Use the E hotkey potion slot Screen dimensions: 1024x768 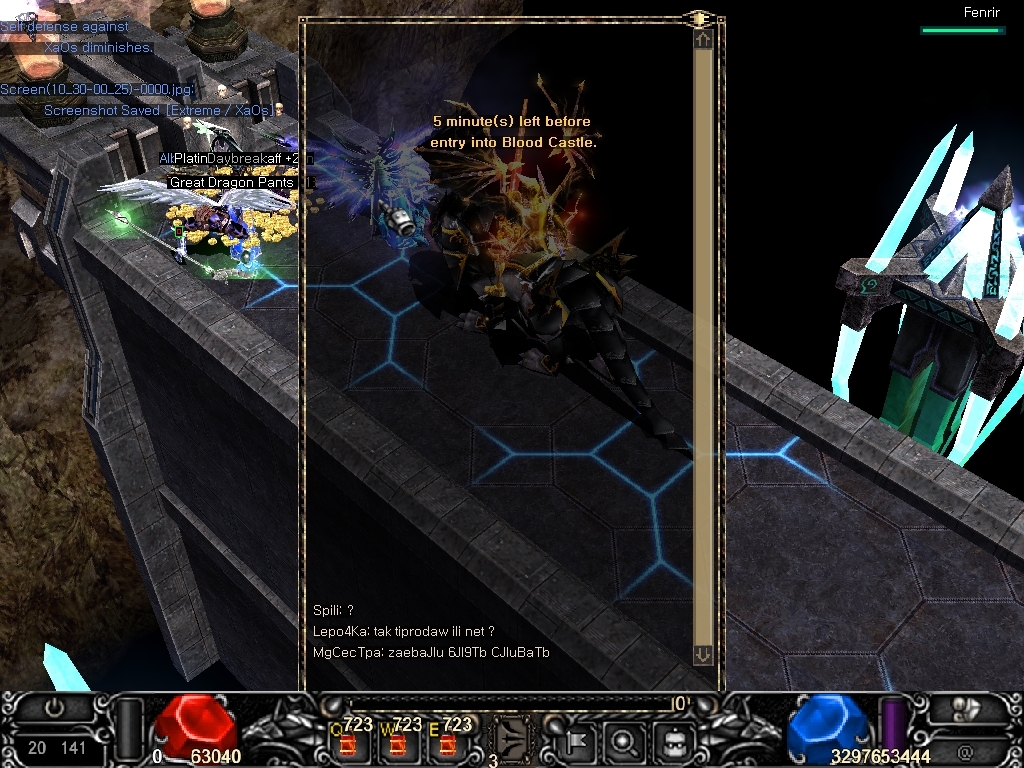[447, 744]
